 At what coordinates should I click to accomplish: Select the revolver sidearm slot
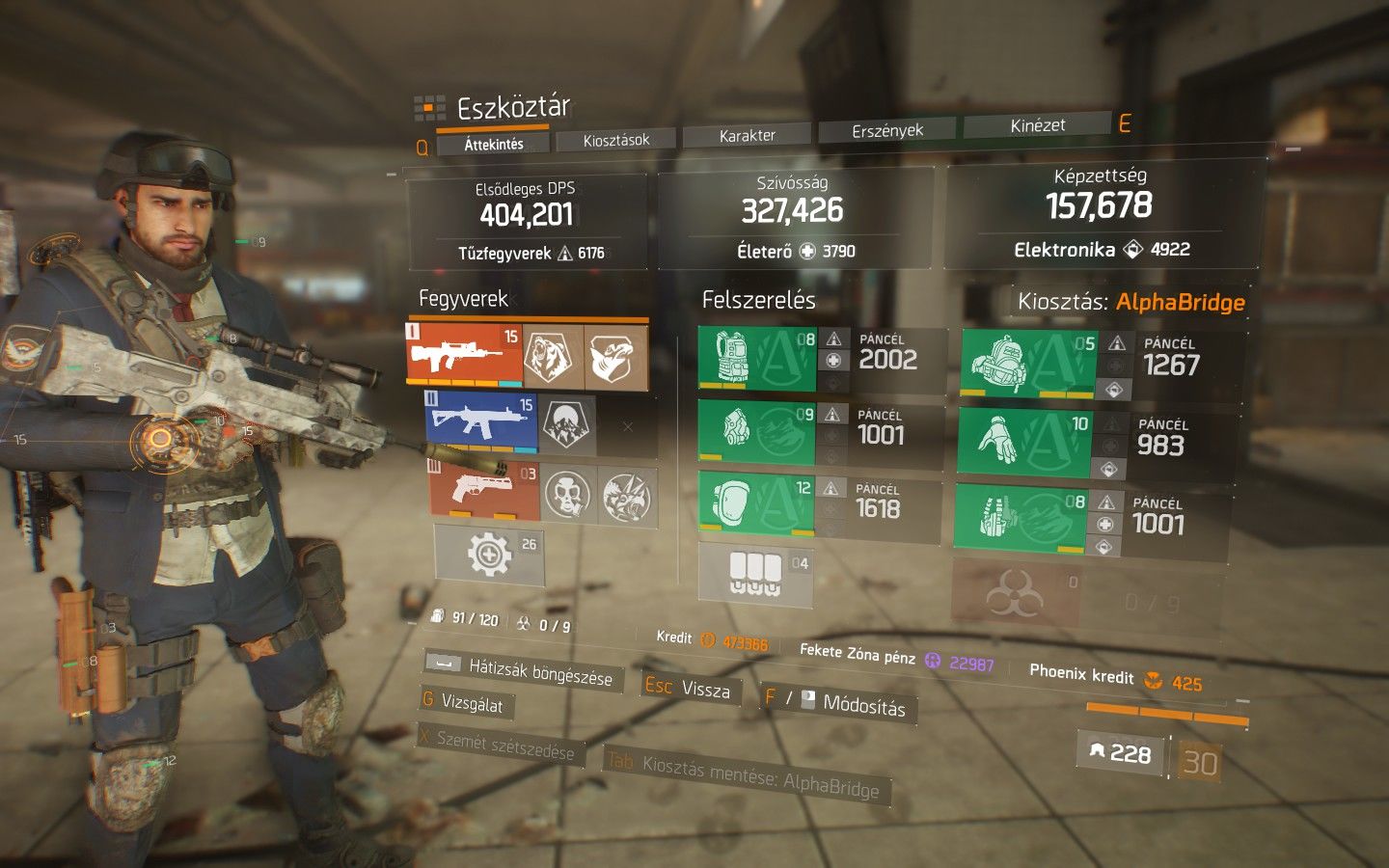[483, 490]
